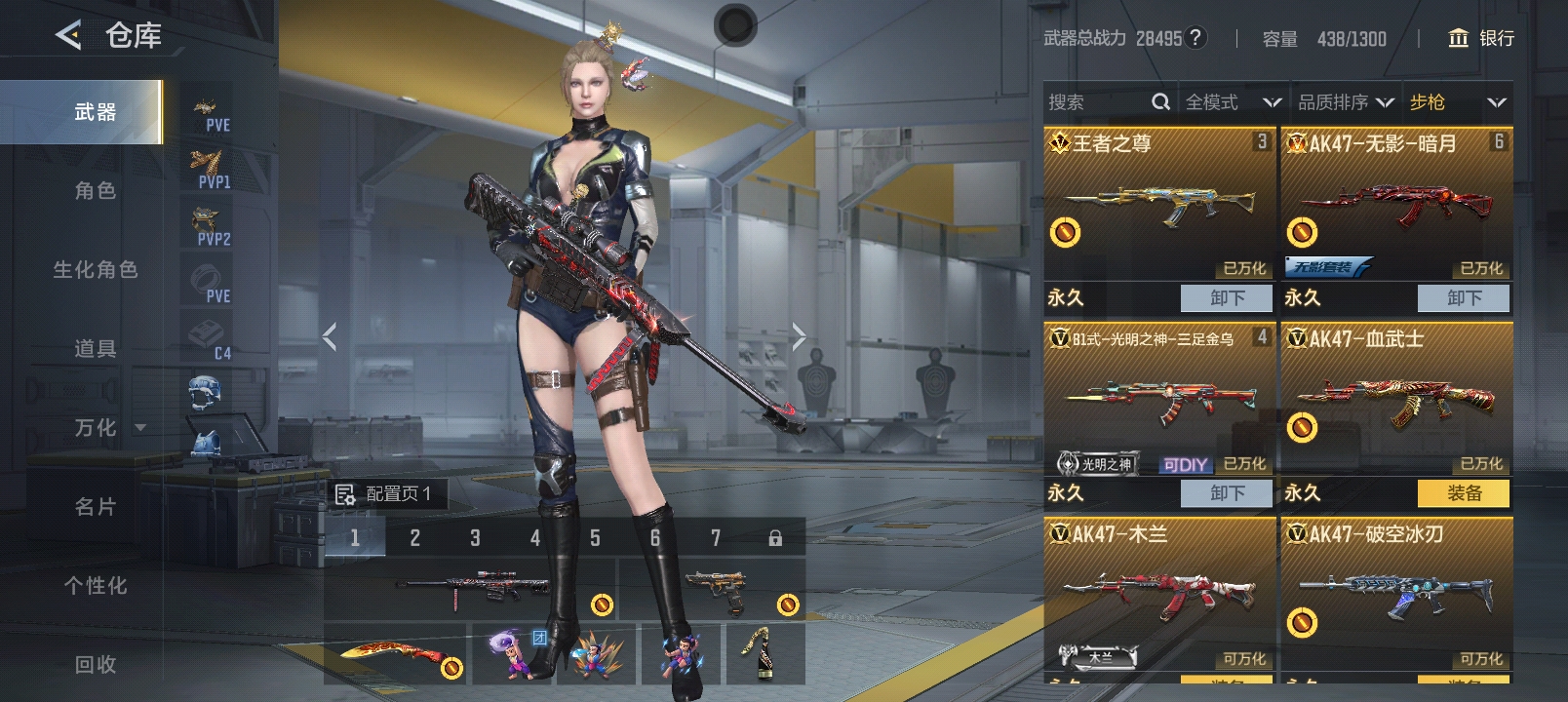The height and width of the screenshot is (702, 1568).
Task: Show the 个性化 section
Action: click(x=95, y=586)
